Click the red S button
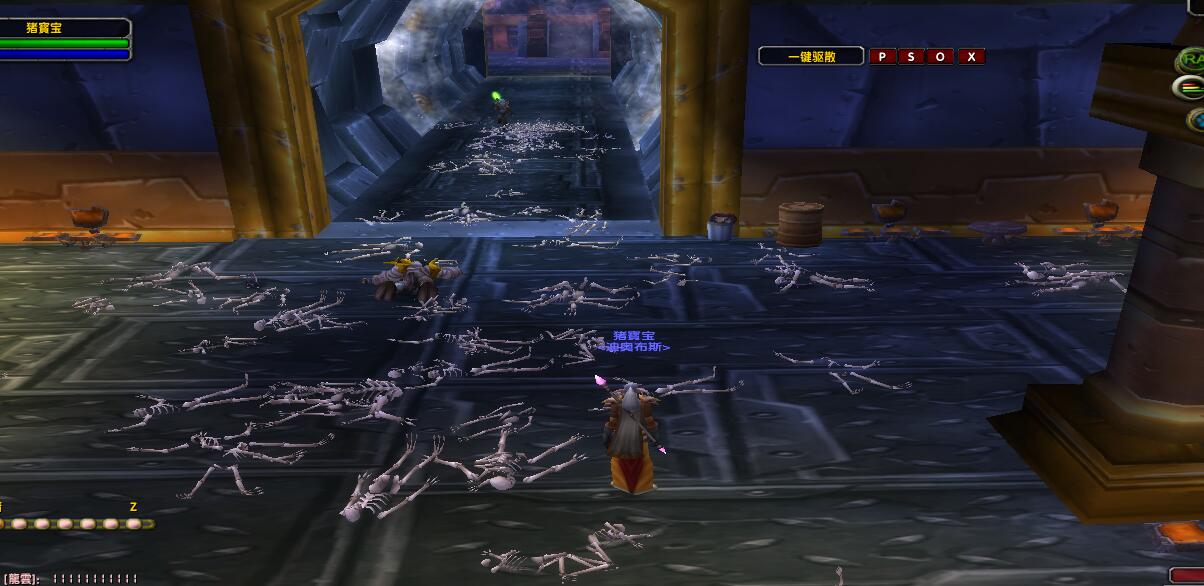This screenshot has height=586, width=1204. point(911,57)
